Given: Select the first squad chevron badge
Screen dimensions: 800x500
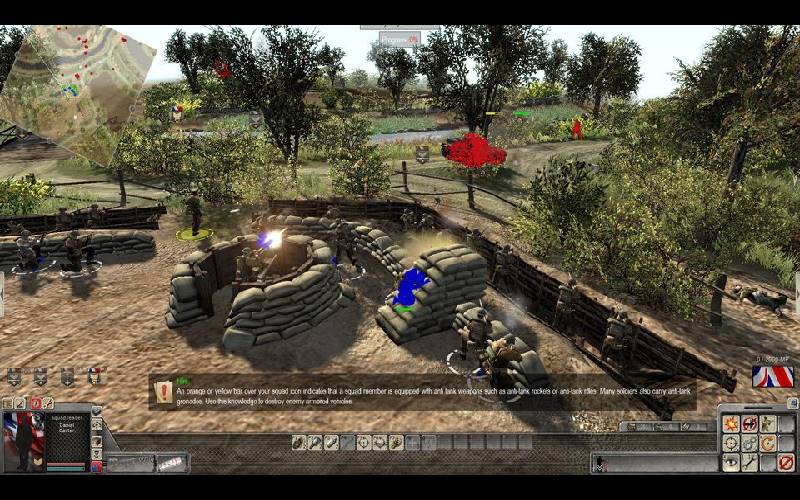Looking at the screenshot, I should click(x=14, y=376).
